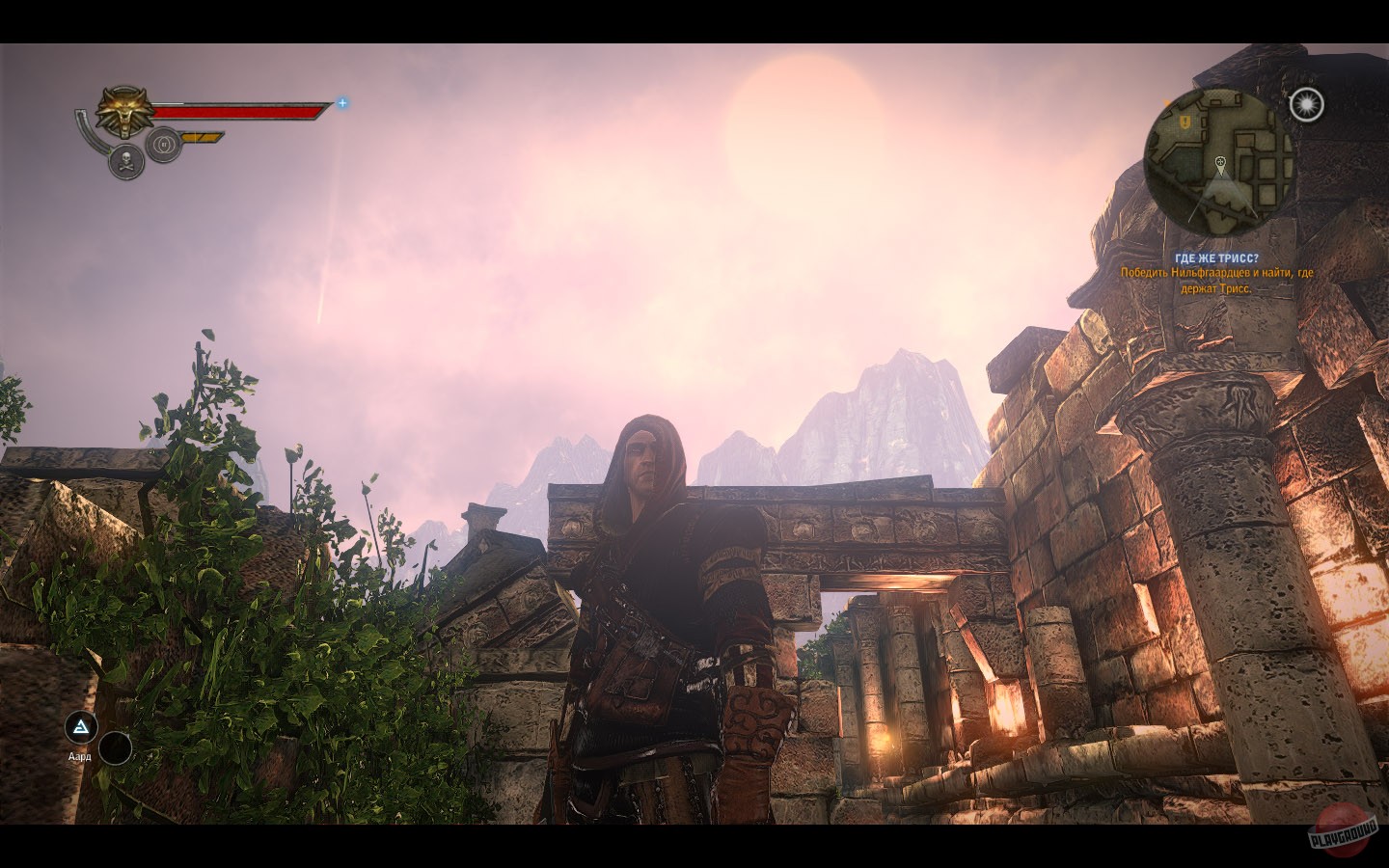This screenshot has height=868, width=1389.
Task: Click the sun time-of-day indicator
Action: coord(1308,105)
